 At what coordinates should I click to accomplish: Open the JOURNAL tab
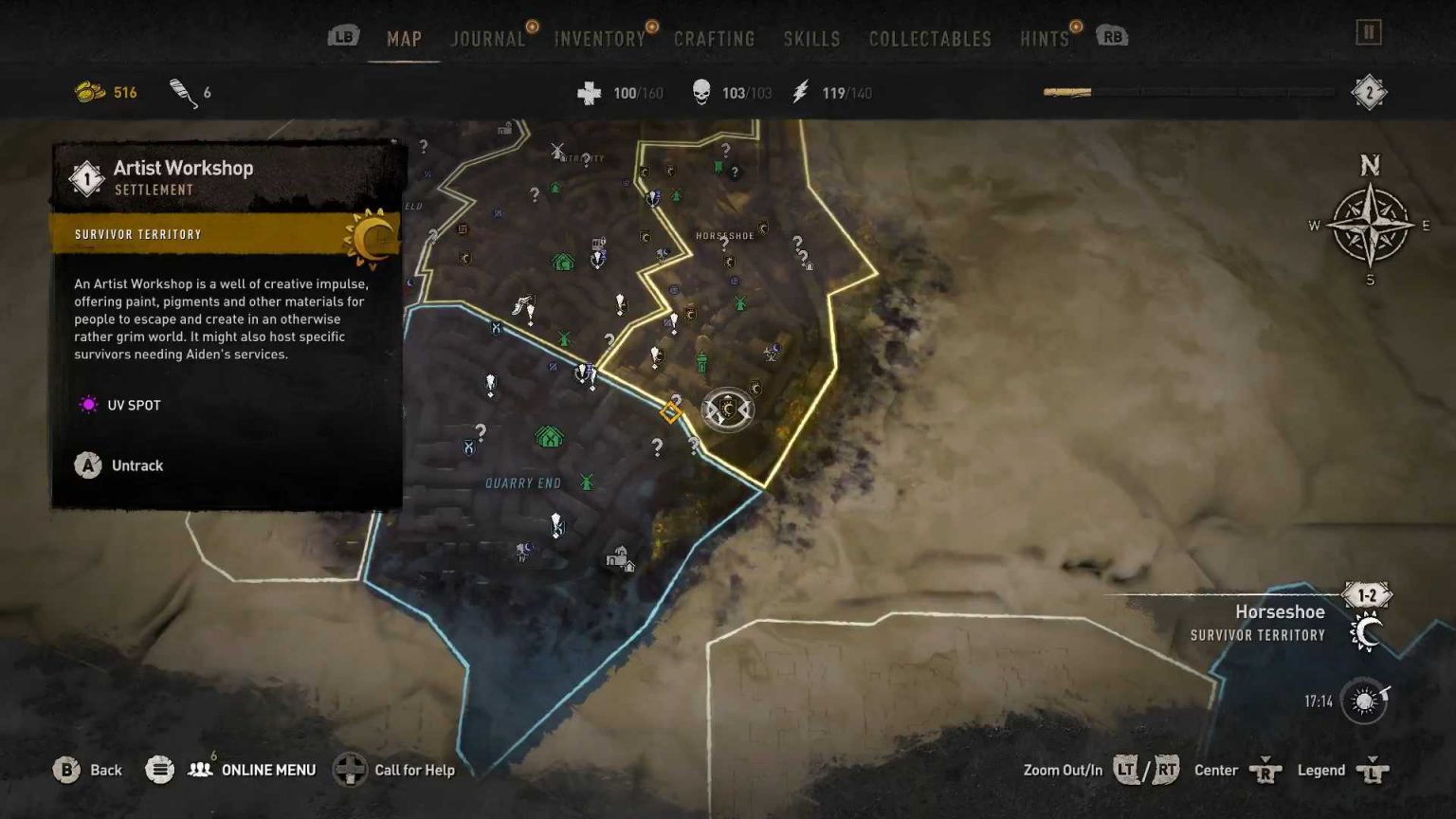coord(486,39)
